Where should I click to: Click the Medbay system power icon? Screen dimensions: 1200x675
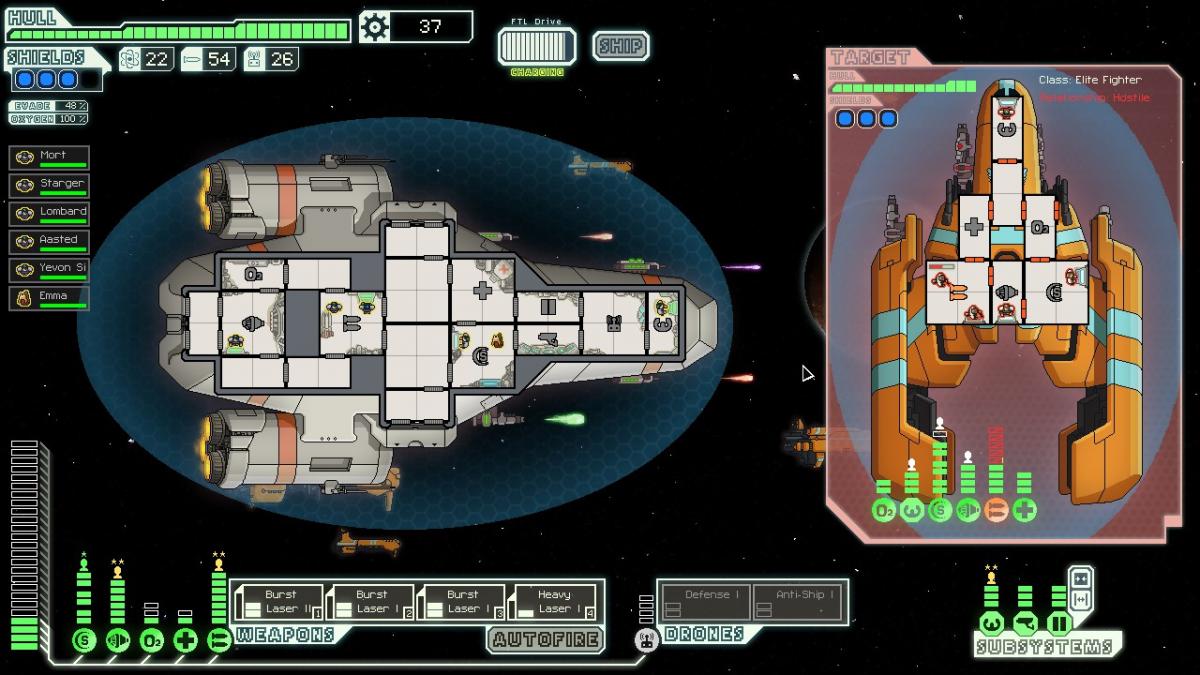[x=186, y=640]
